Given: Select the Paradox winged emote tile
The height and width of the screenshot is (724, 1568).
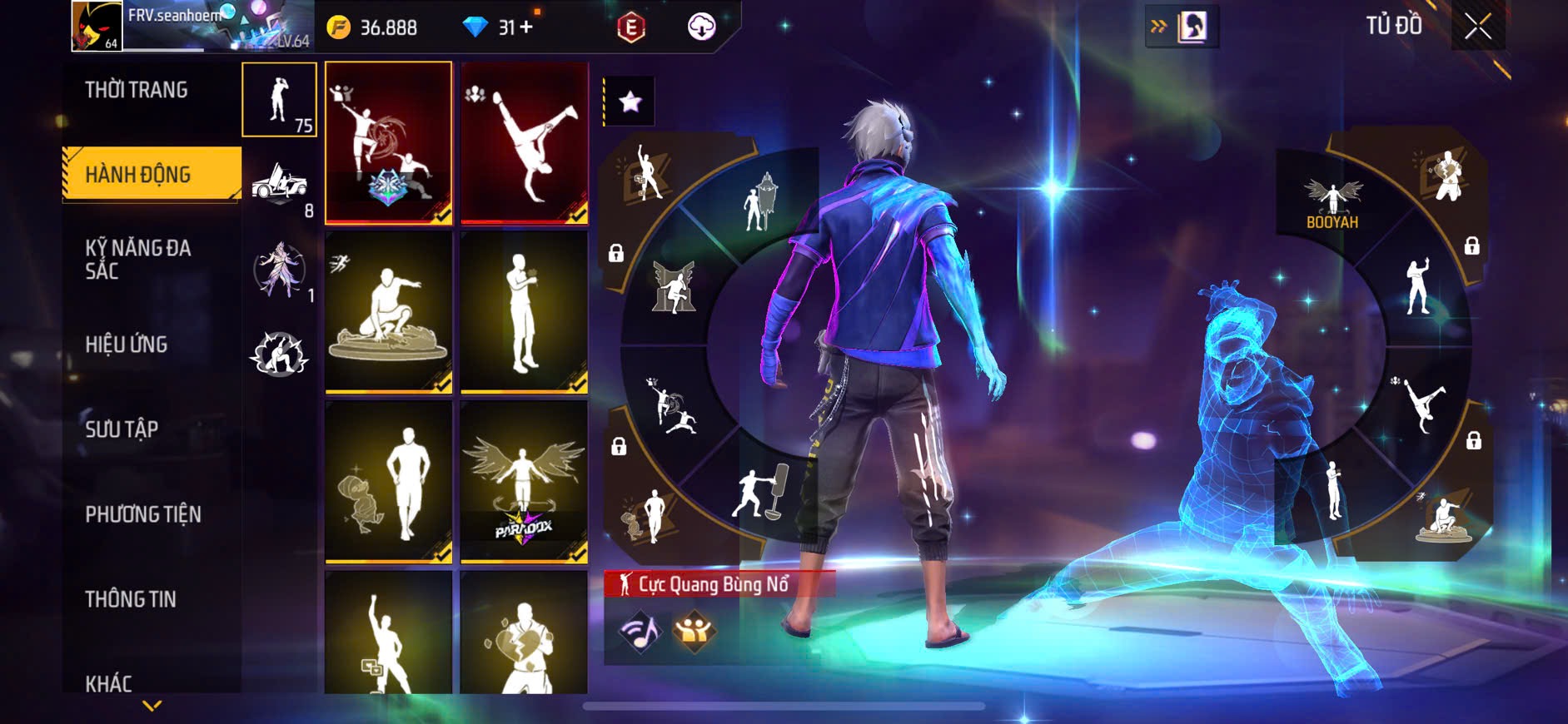Looking at the screenshot, I should pos(525,482).
